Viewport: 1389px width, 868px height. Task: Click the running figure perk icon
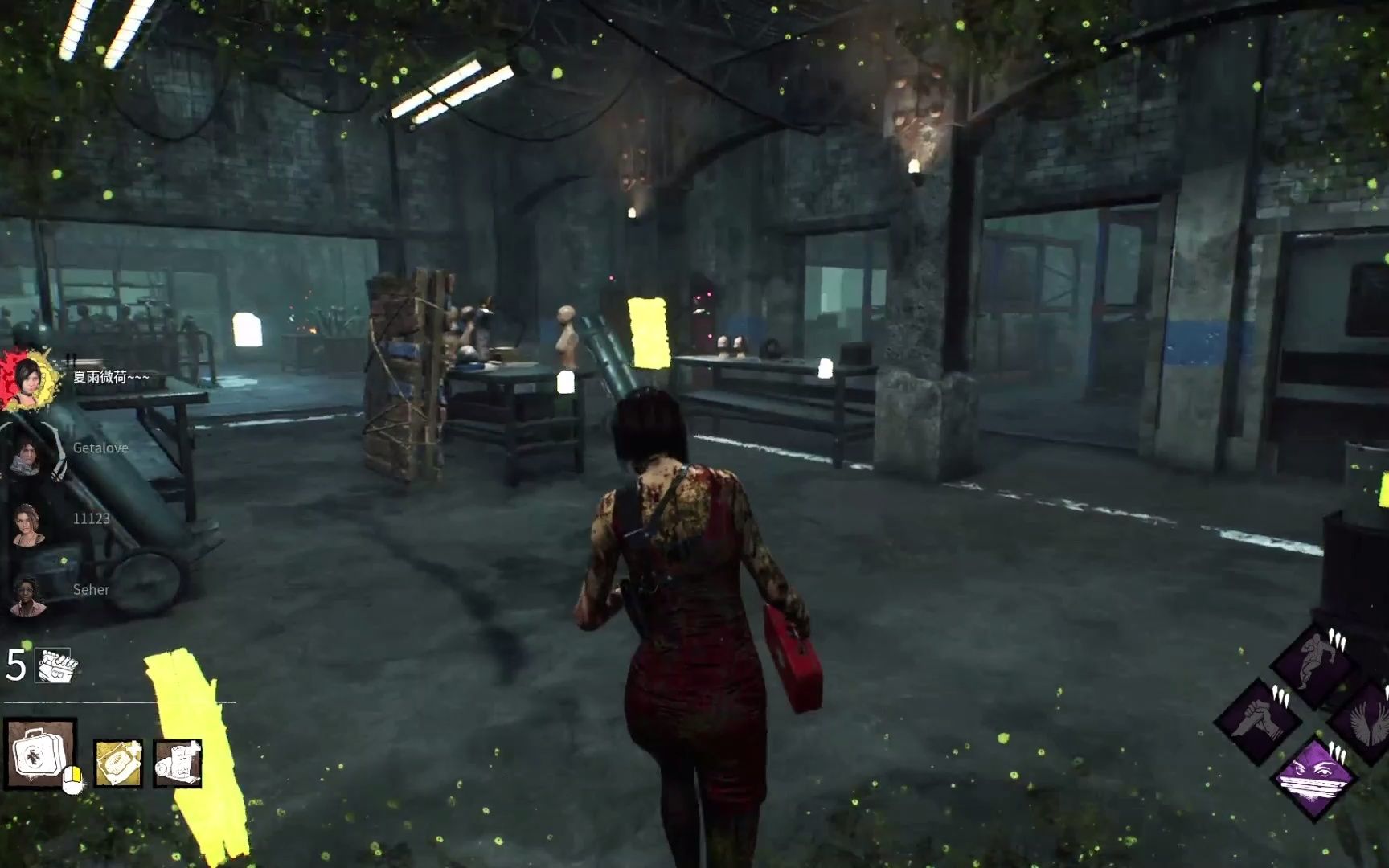[x=1314, y=663]
